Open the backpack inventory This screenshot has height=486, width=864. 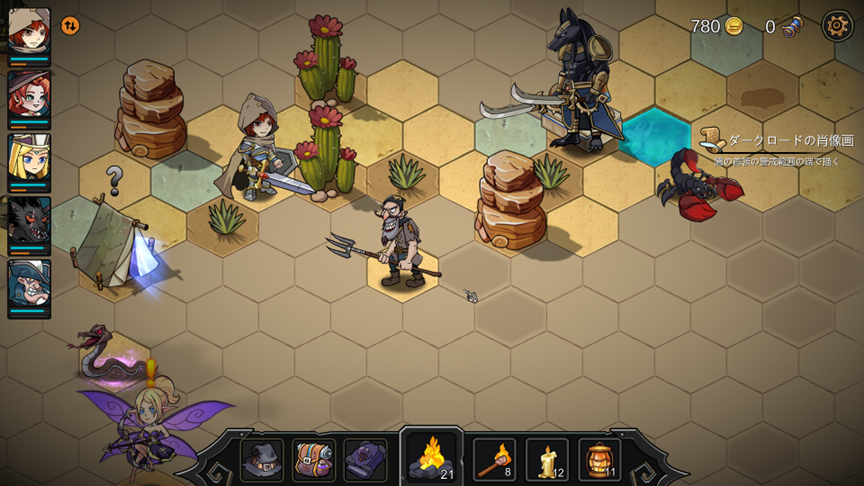(x=314, y=459)
